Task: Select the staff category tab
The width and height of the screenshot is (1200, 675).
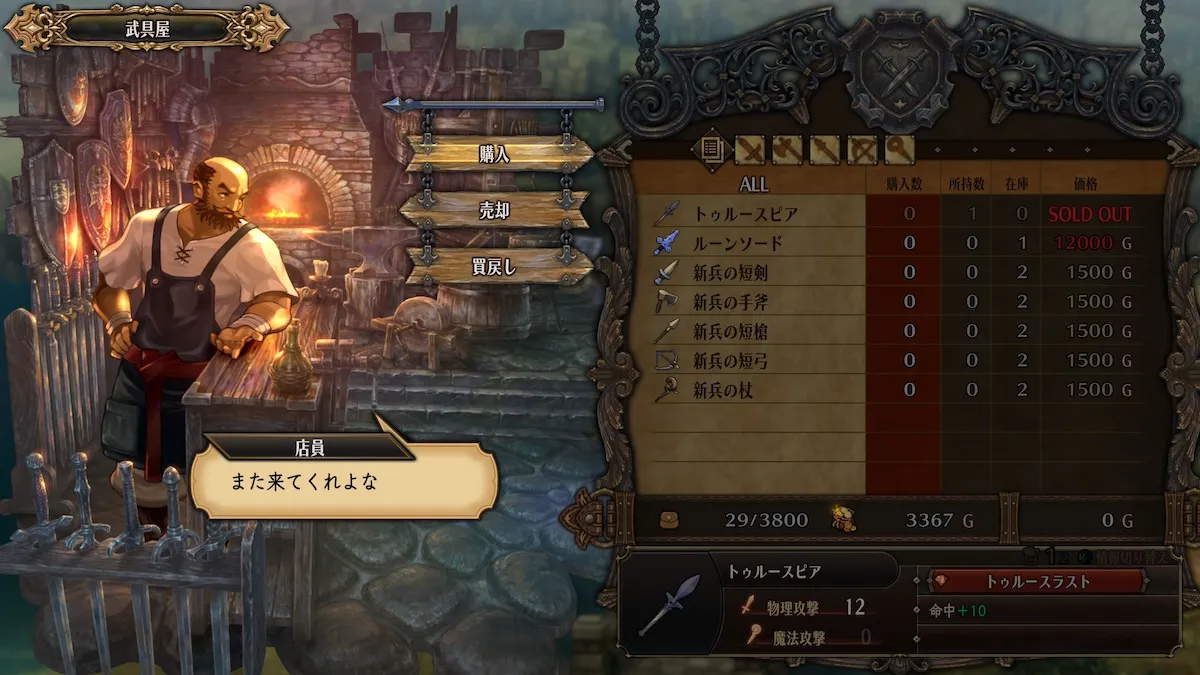Action: pos(899,150)
